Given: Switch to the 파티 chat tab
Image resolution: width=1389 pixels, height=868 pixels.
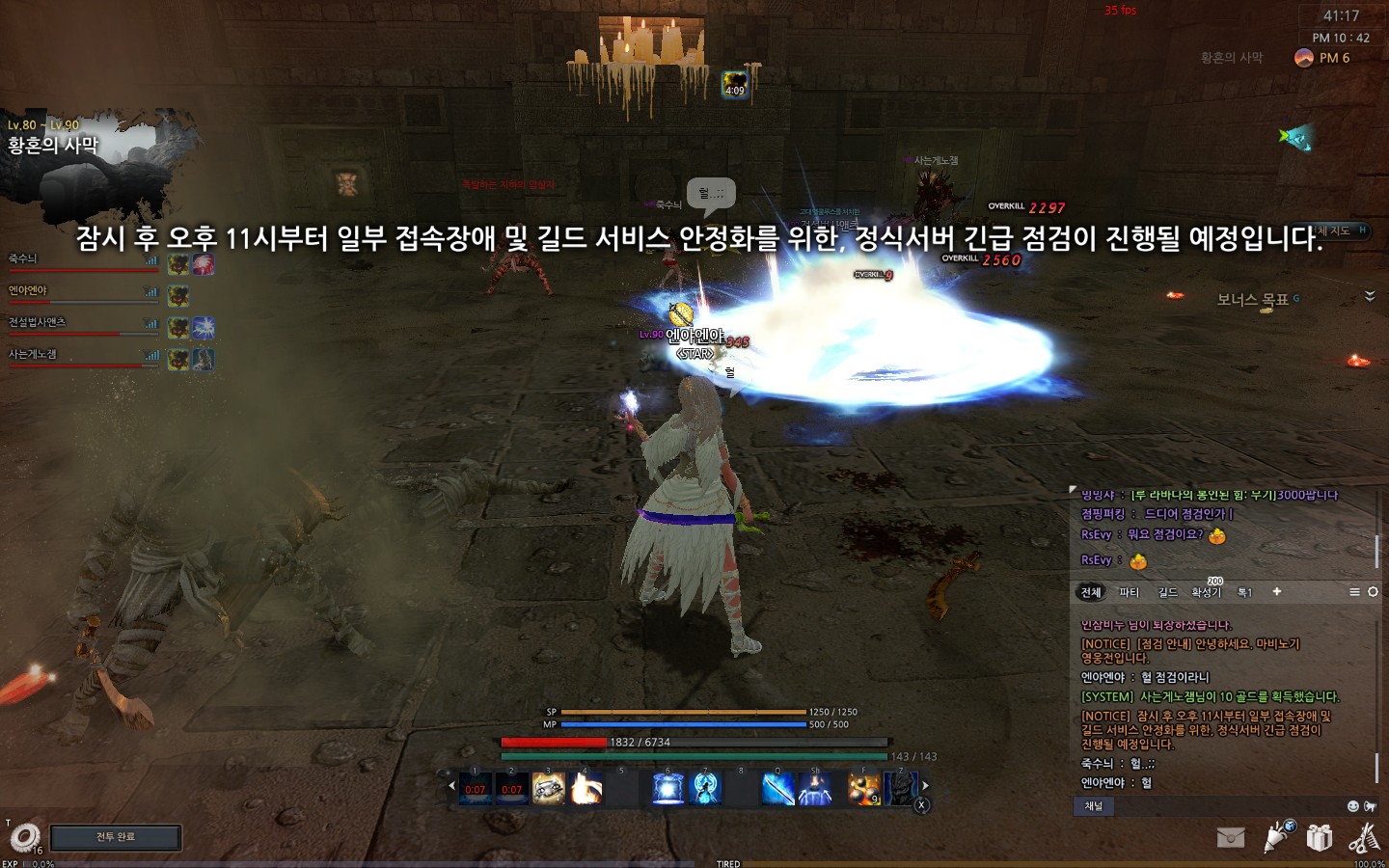Looking at the screenshot, I should [1130, 592].
